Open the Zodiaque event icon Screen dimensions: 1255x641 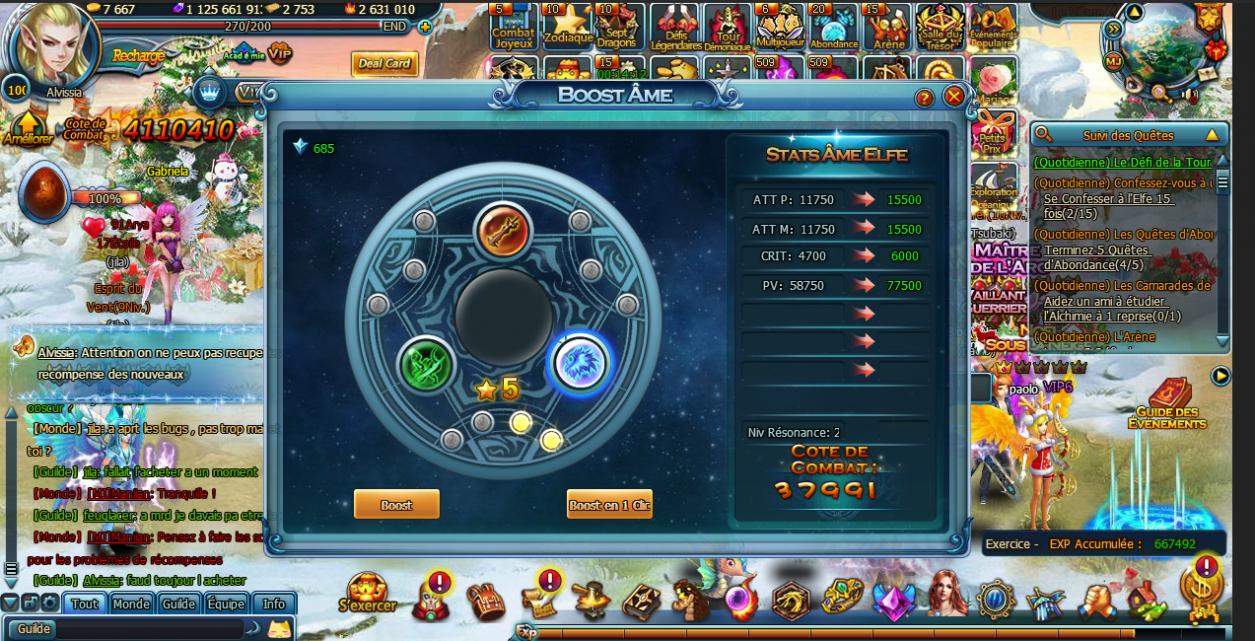point(567,27)
